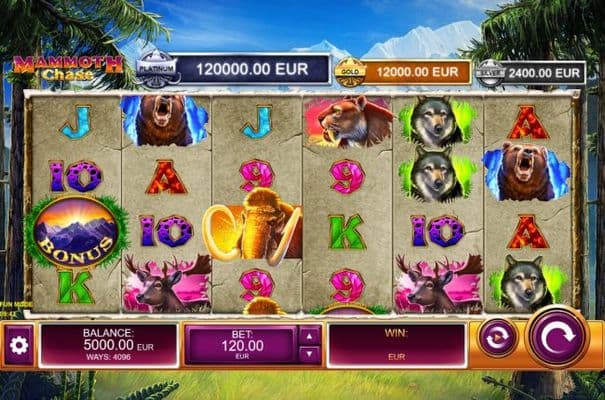Increase the bet with the up arrow
The height and width of the screenshot is (400, 605).
(309, 335)
